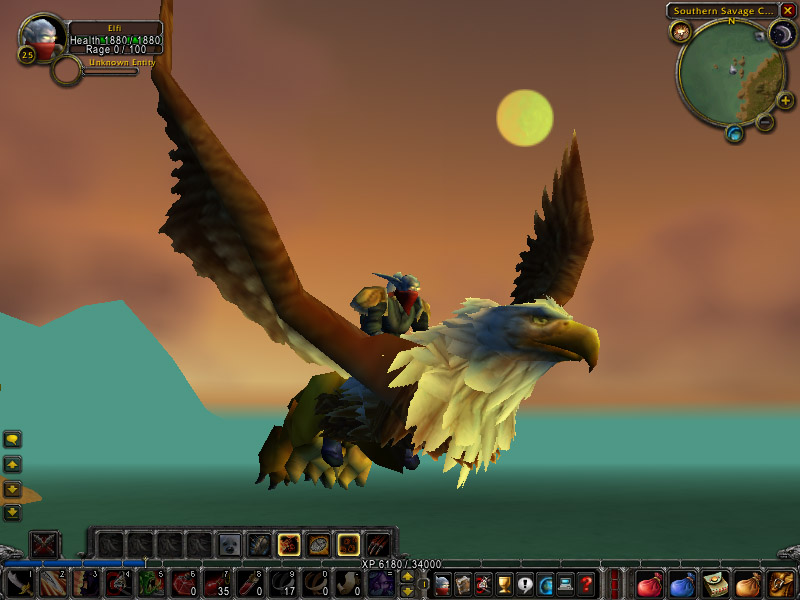This screenshot has width=800, height=600.
Task: Activate the white seal pet-bar icon
Action: click(x=230, y=545)
